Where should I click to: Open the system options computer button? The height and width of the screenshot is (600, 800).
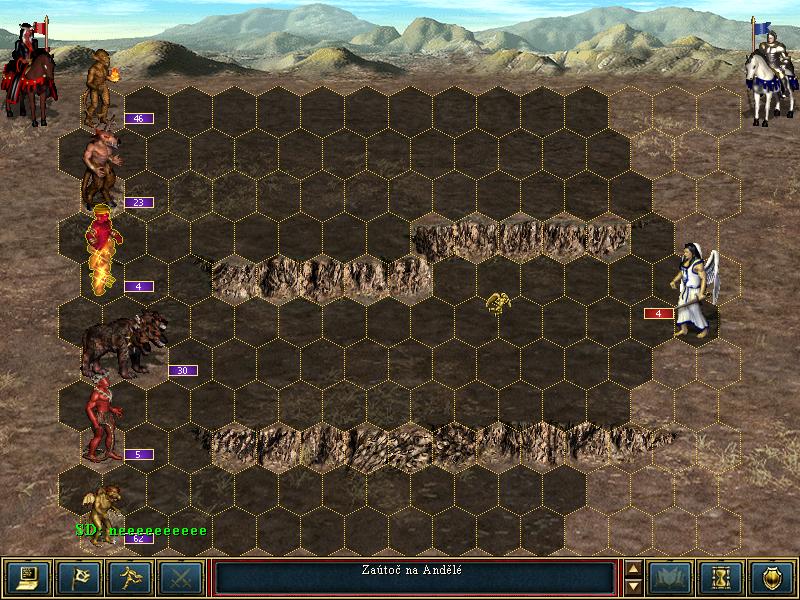[28, 577]
